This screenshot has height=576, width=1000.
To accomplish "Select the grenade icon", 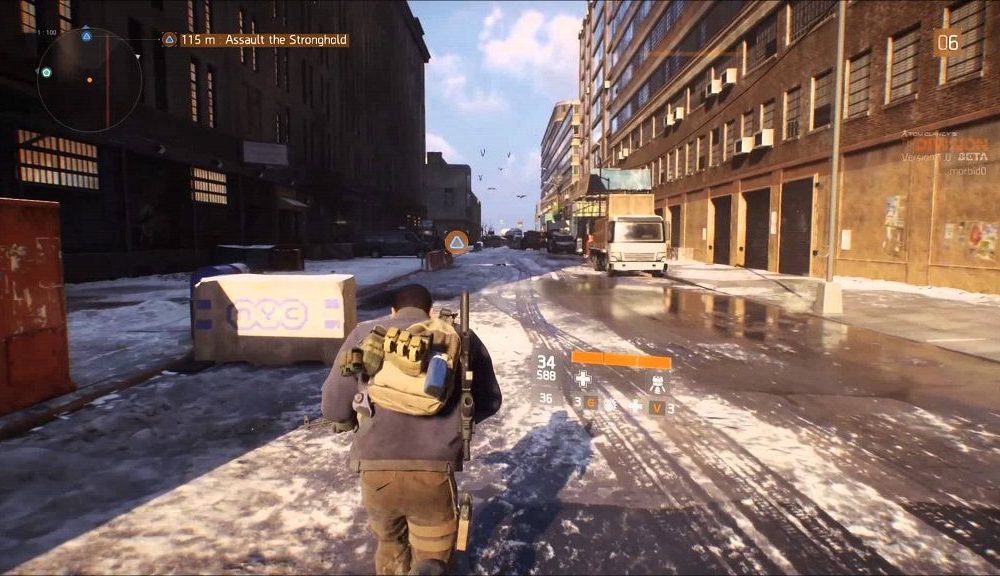I will coord(611,406).
